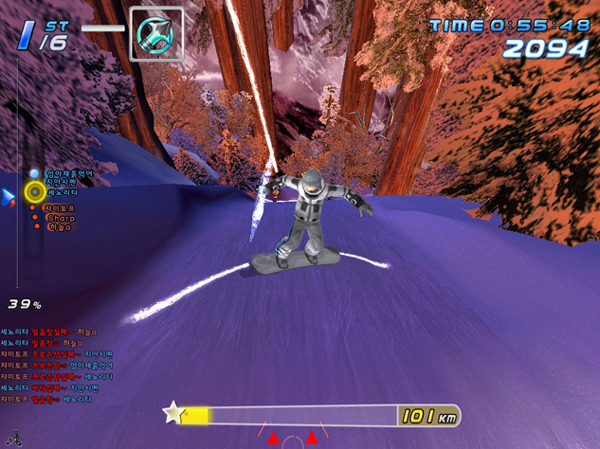Click the star icon on the boost gauge
600x449 pixels.
click(x=174, y=412)
